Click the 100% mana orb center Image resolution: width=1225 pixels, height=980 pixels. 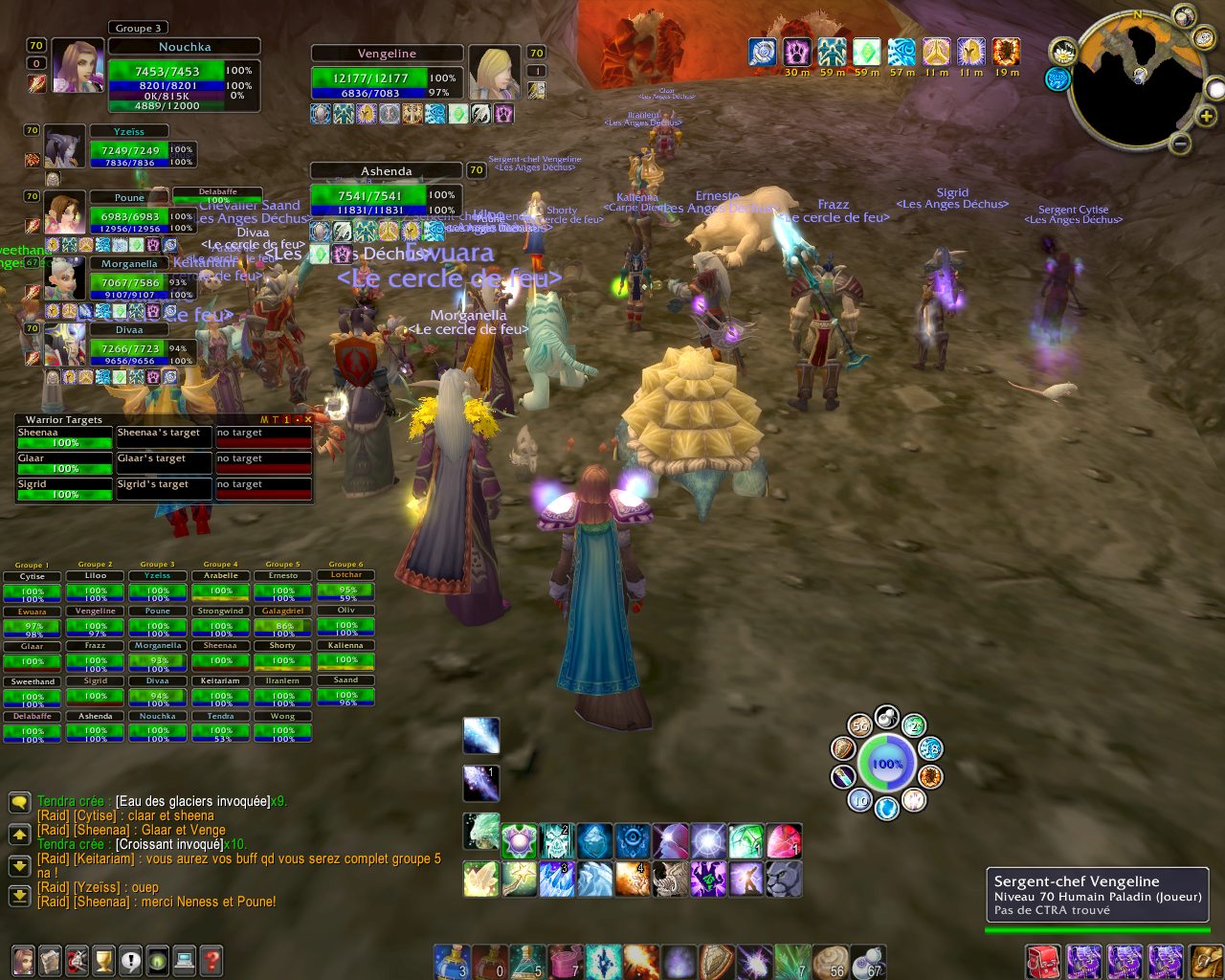pyautogui.click(x=886, y=764)
